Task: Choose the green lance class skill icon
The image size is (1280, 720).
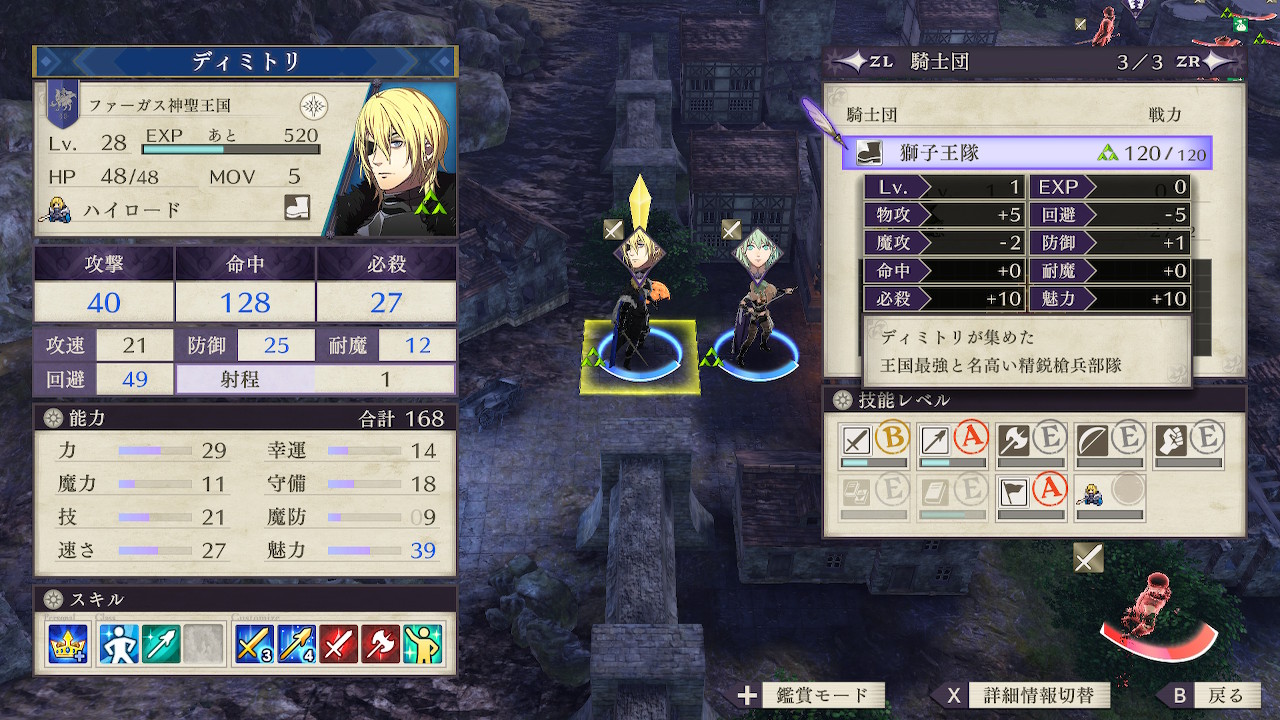Action: 161,645
